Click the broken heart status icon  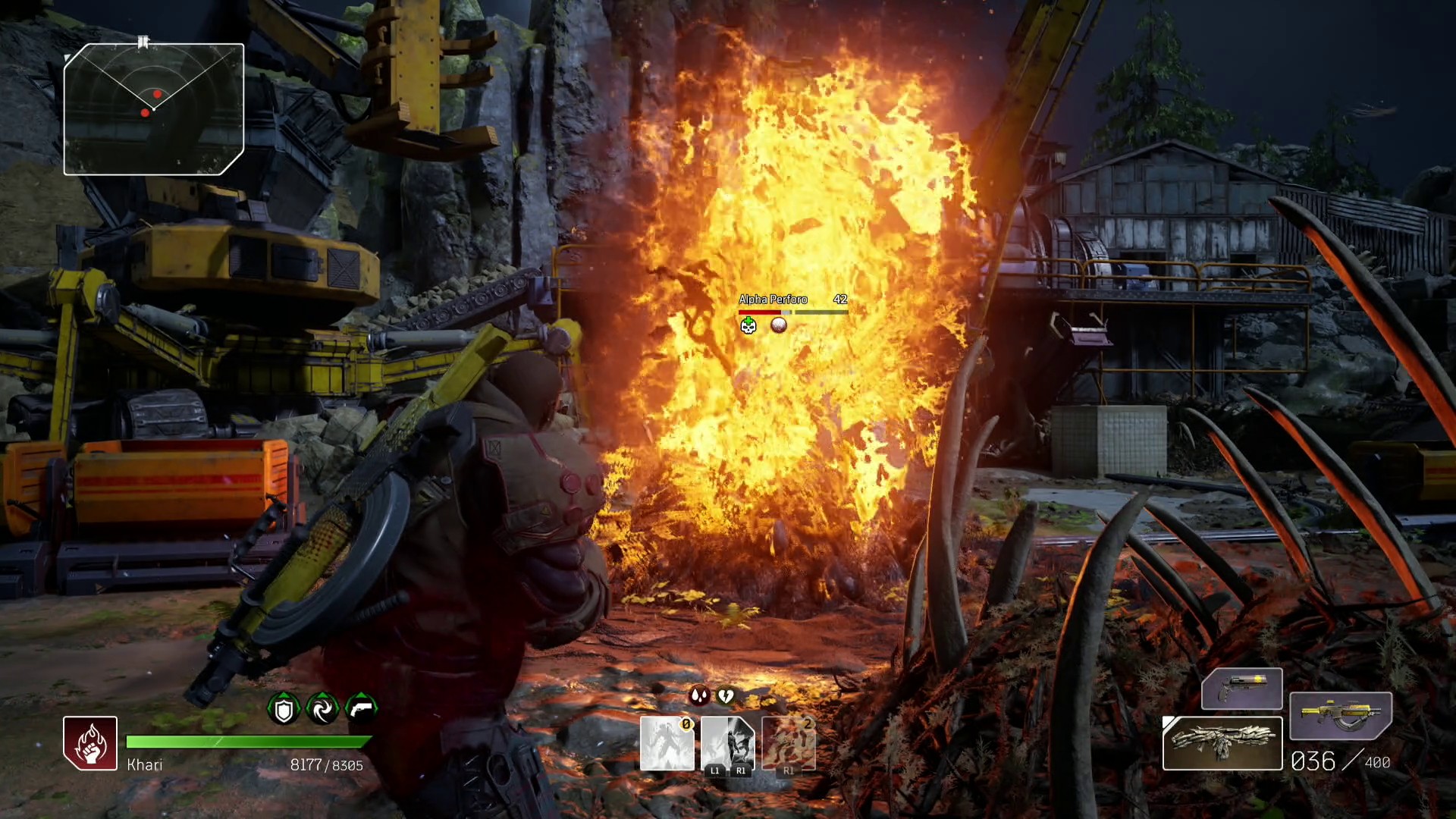[726, 695]
